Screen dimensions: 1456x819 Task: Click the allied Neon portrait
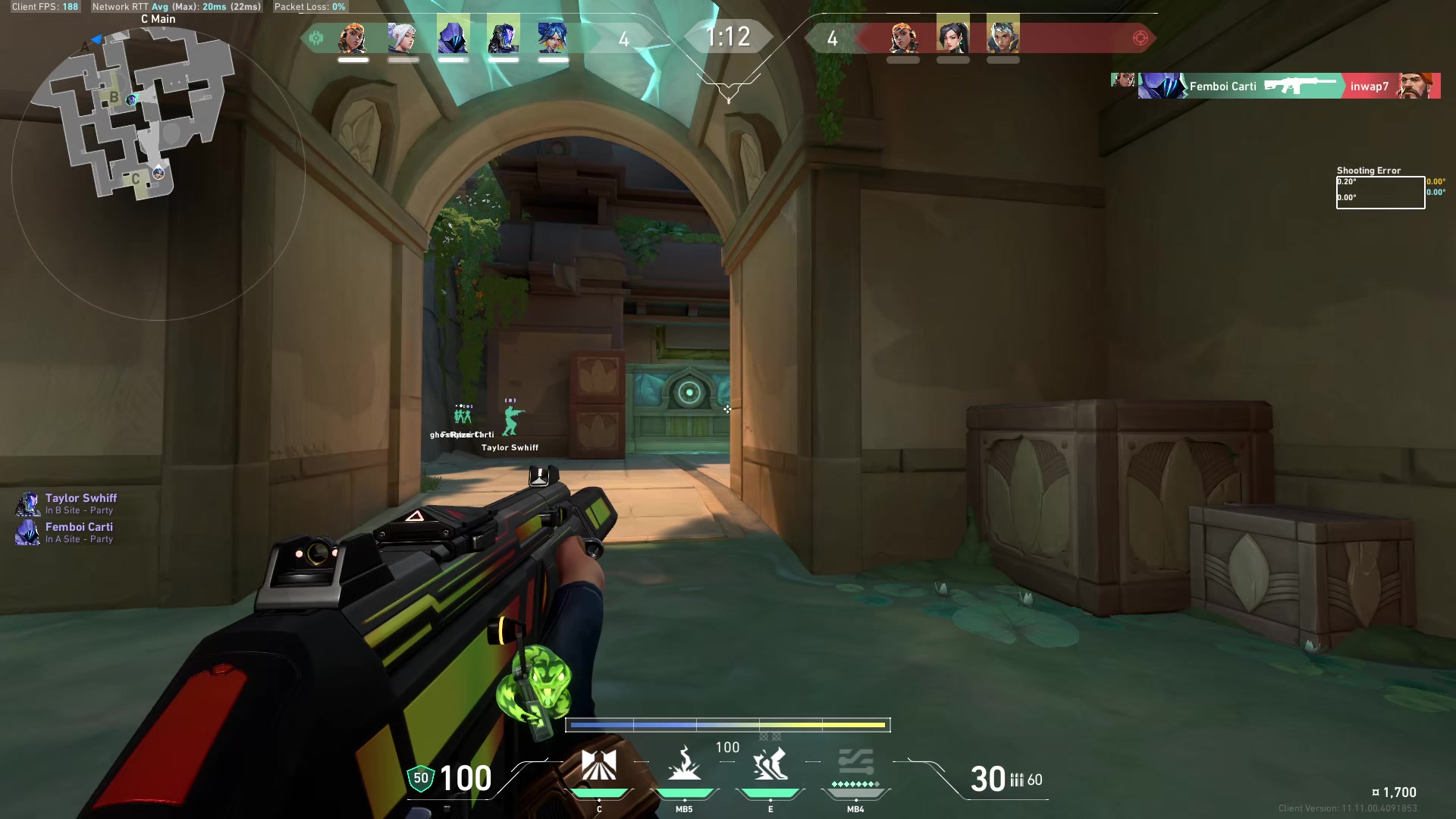pyautogui.click(x=553, y=37)
